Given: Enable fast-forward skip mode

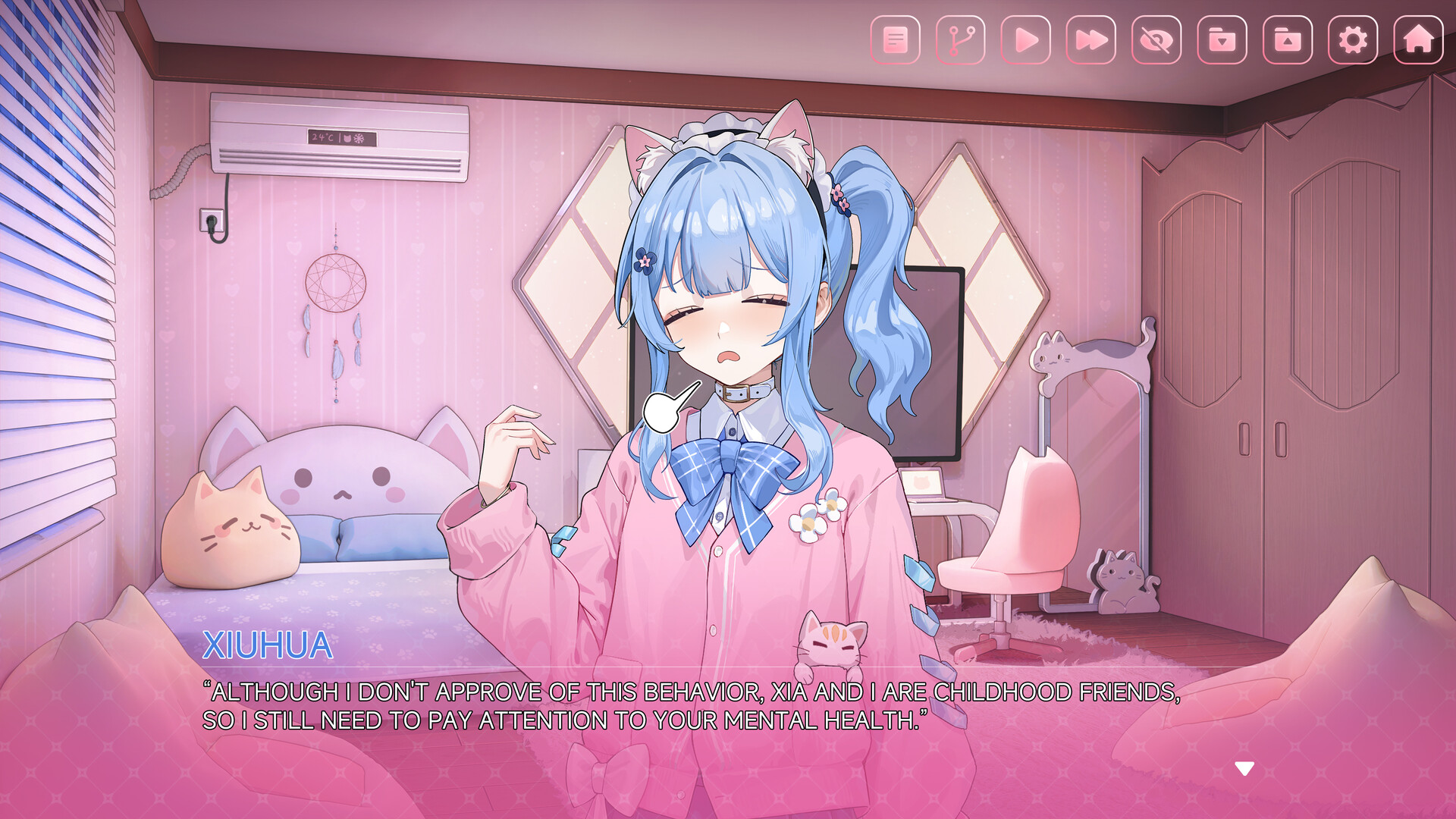Looking at the screenshot, I should click(x=1090, y=39).
